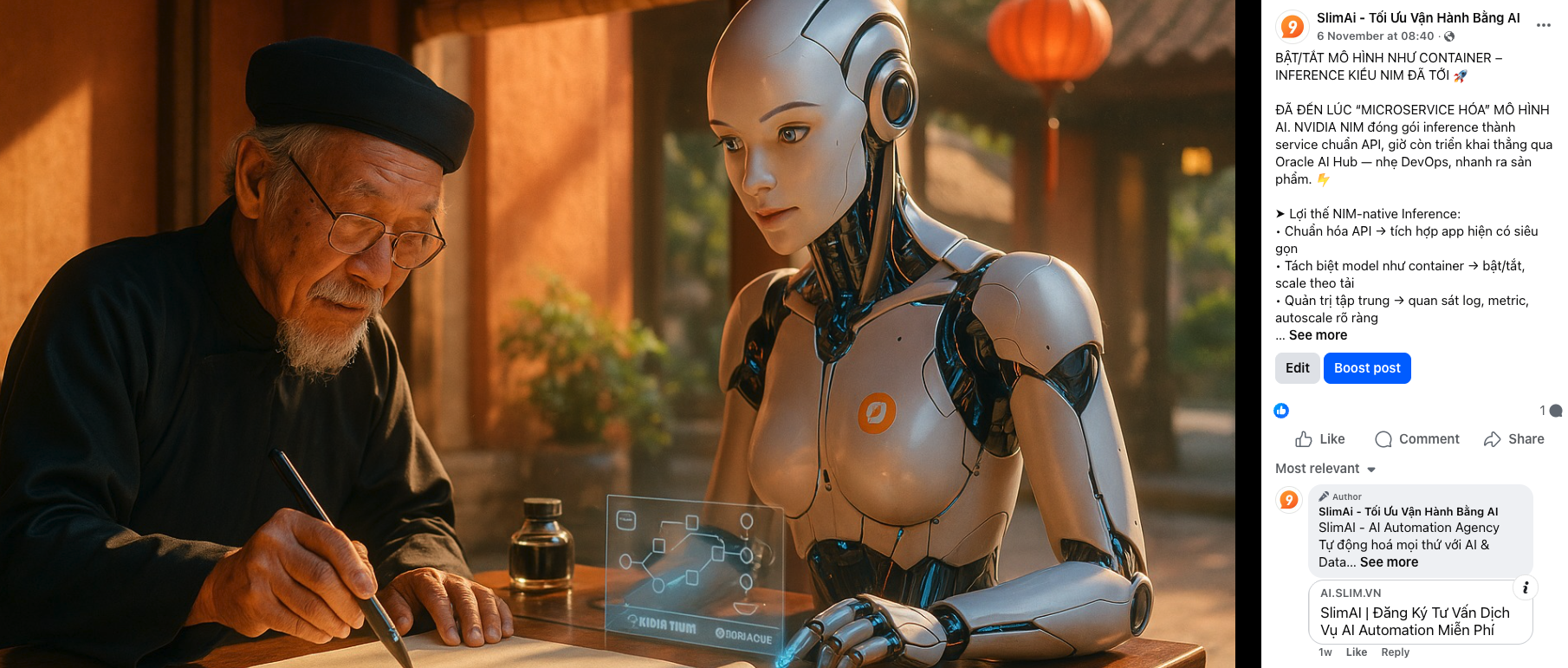
Task: Click the Boost post button
Action: tap(1366, 368)
